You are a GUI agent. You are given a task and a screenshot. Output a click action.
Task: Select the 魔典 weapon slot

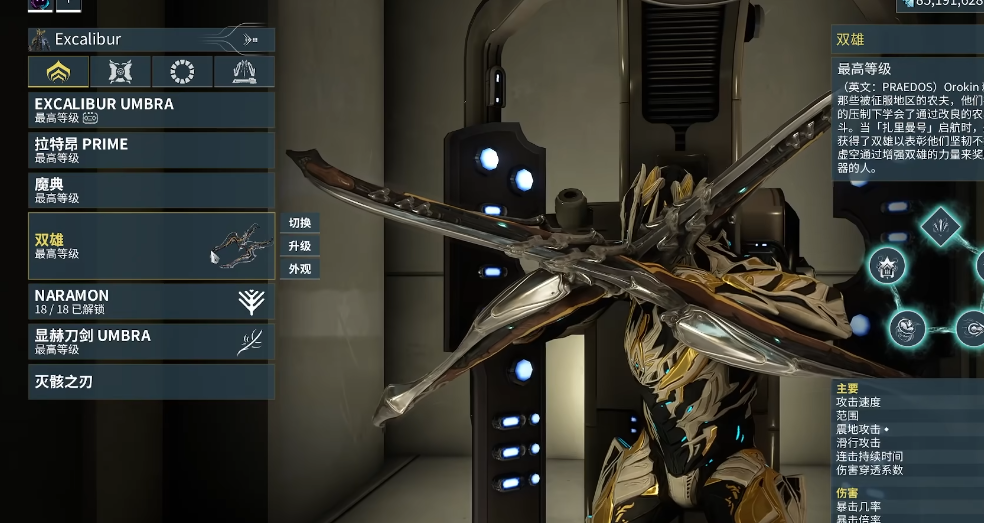[151, 190]
